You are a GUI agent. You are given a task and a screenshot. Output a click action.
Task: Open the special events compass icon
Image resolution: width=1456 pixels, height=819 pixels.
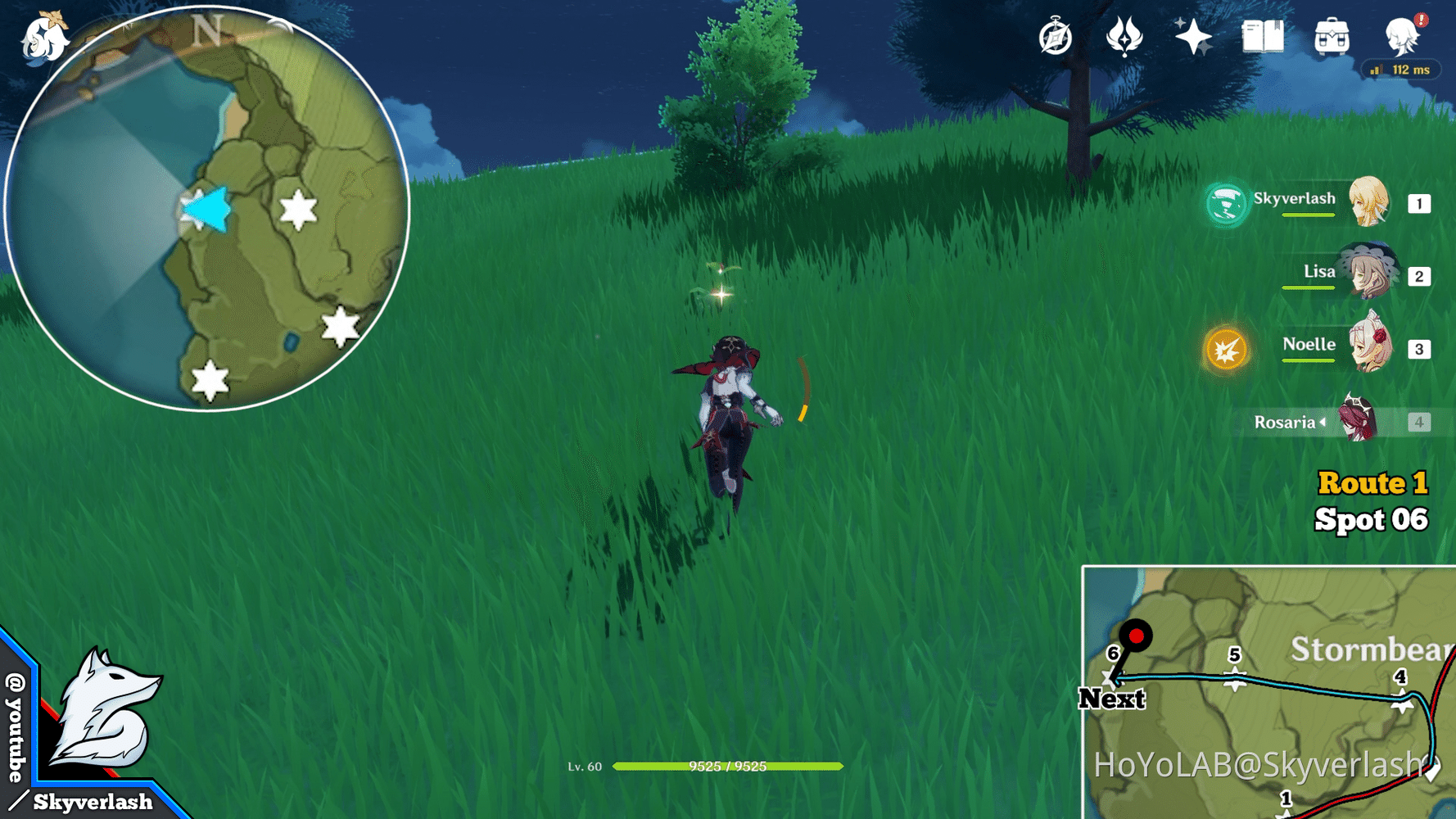click(x=1054, y=36)
